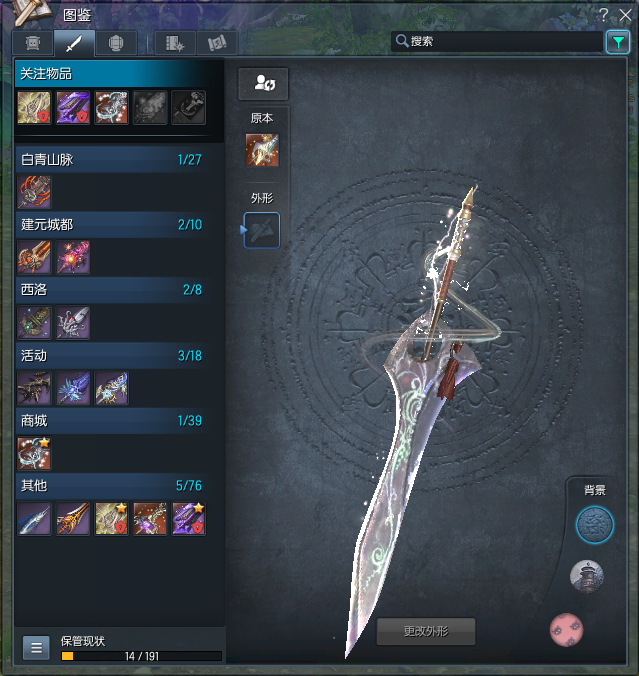Image resolution: width=639 pixels, height=676 pixels.
Task: Switch to the sword weapon tab
Action: (x=74, y=43)
